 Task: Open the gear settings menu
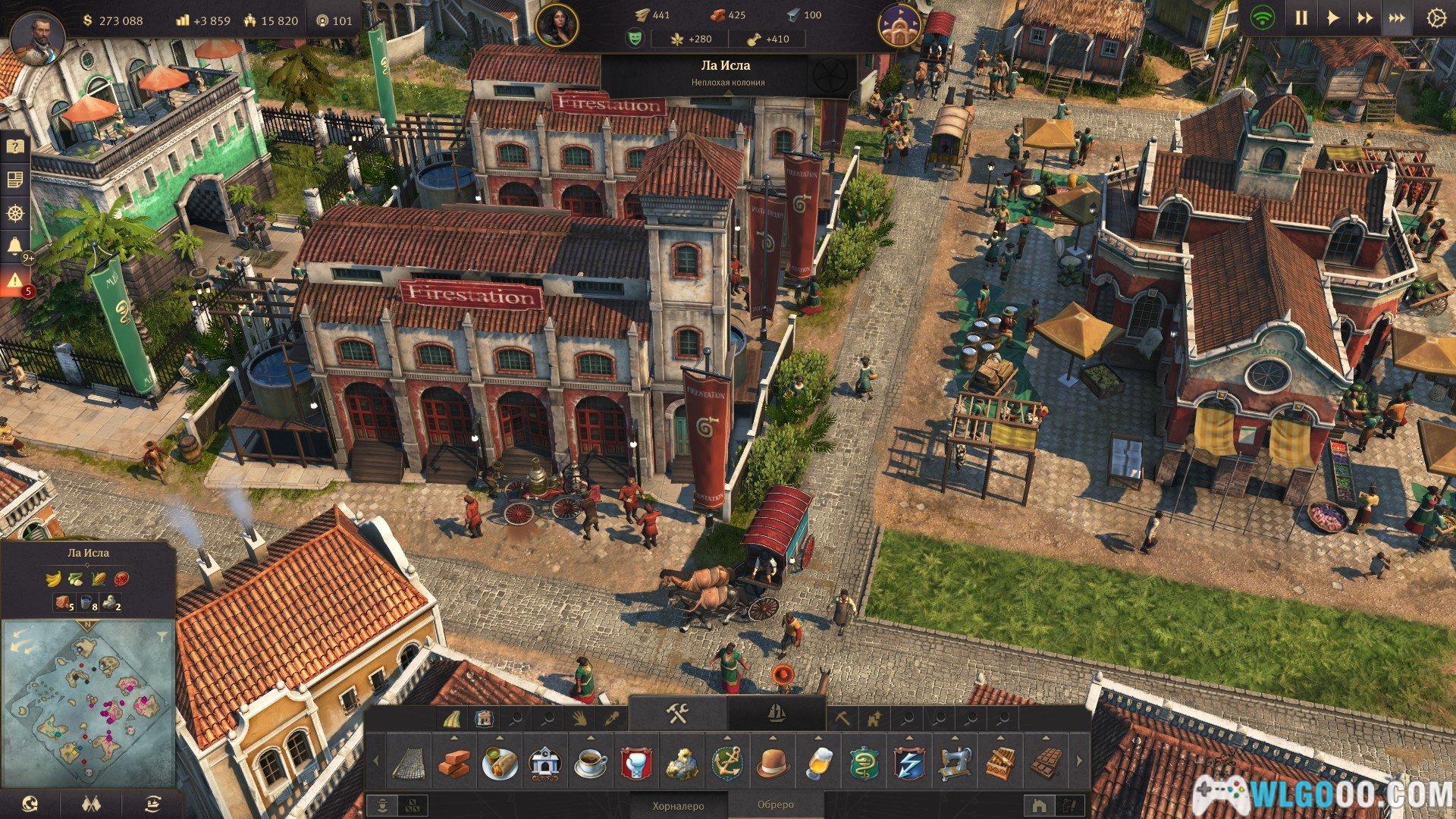(x=1435, y=18)
